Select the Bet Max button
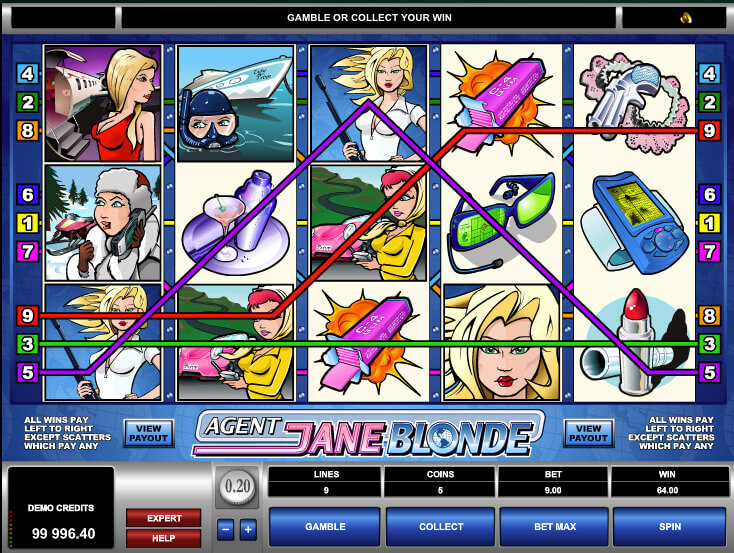734x553 pixels. click(555, 526)
